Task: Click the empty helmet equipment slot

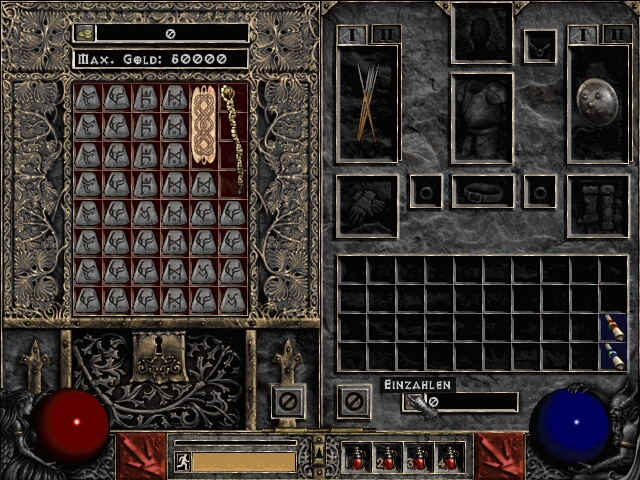Action: pos(482,32)
